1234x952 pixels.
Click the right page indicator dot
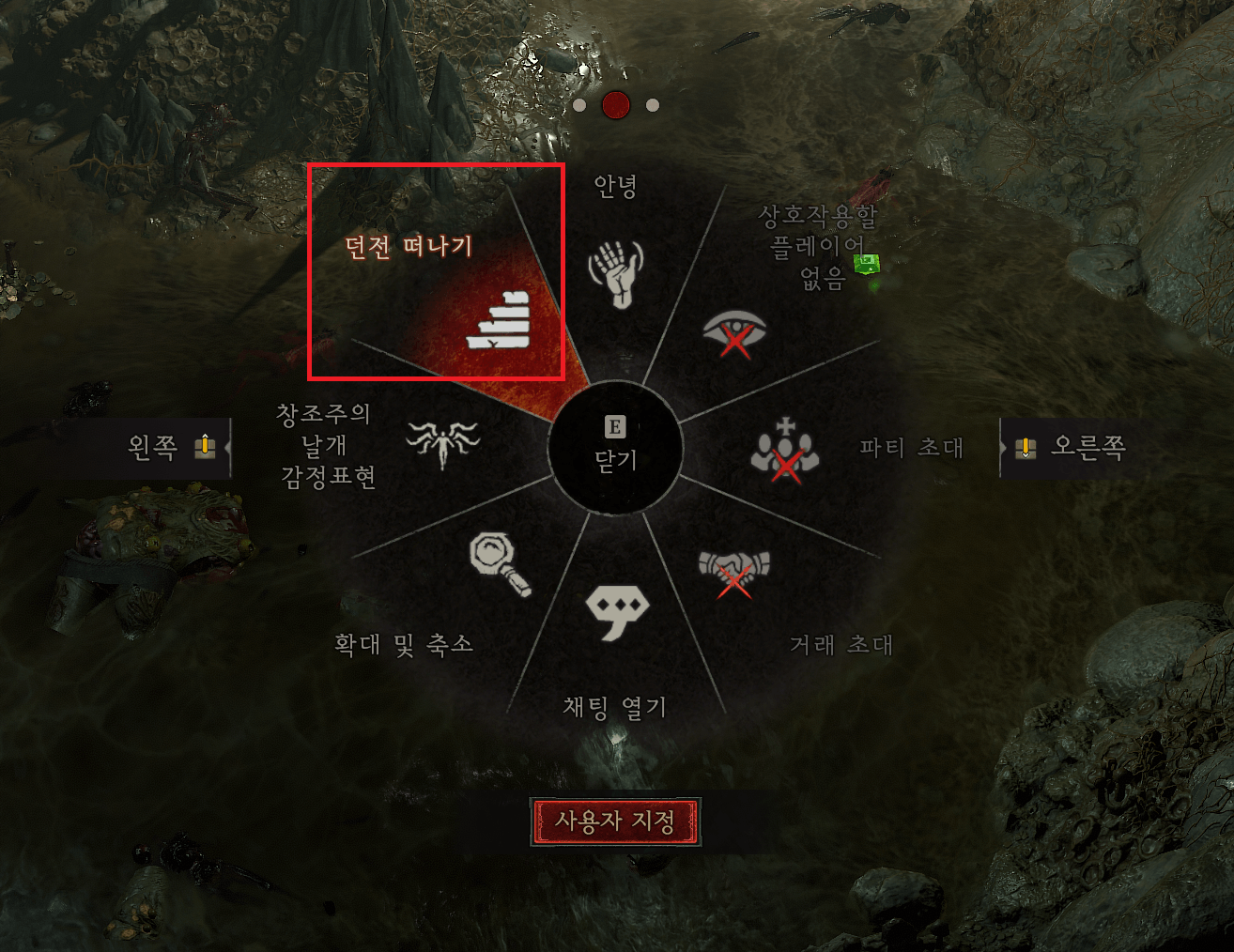tap(651, 105)
